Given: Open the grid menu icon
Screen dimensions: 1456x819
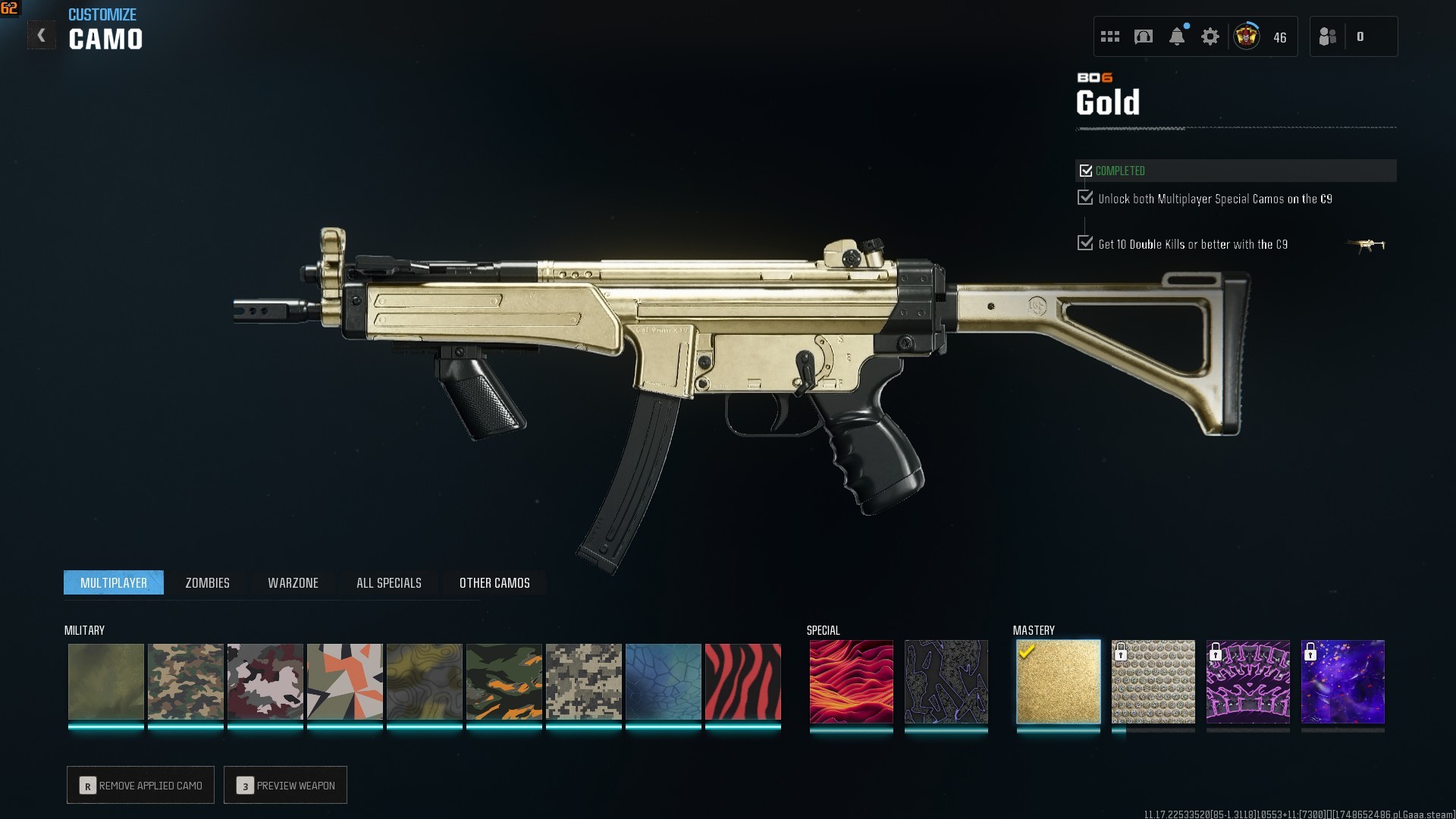Looking at the screenshot, I should pyautogui.click(x=1110, y=36).
